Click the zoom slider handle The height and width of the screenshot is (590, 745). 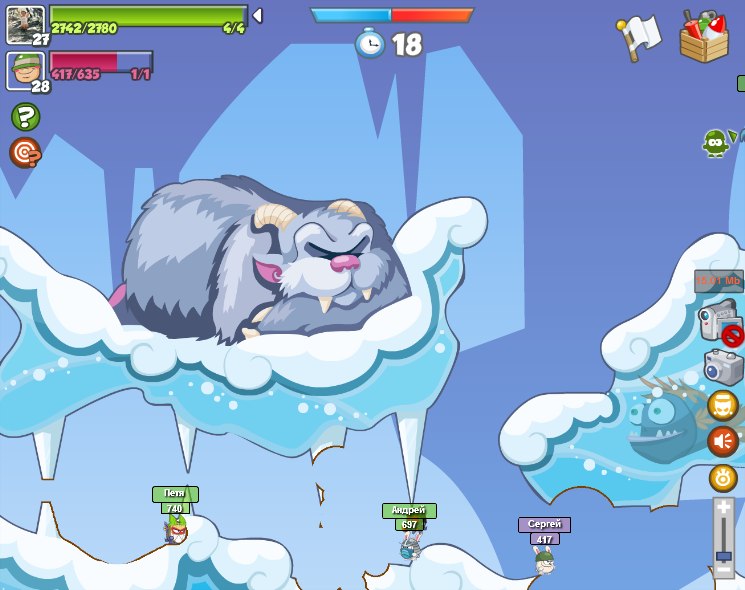tap(723, 553)
